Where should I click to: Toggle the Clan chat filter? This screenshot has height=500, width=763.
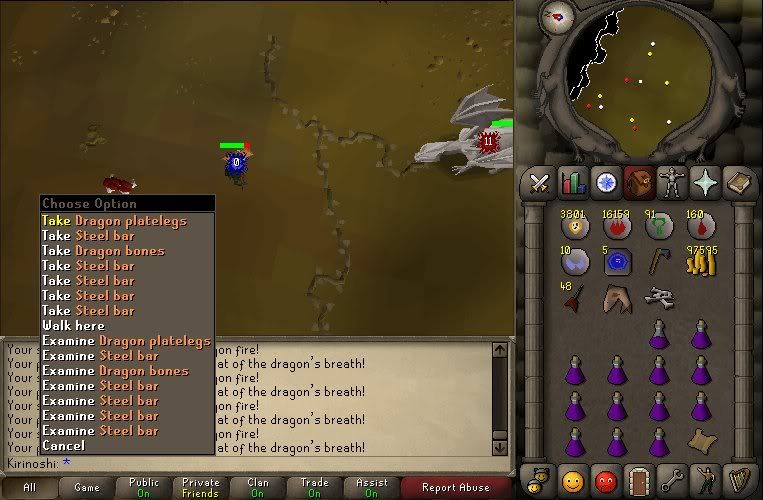click(257, 488)
